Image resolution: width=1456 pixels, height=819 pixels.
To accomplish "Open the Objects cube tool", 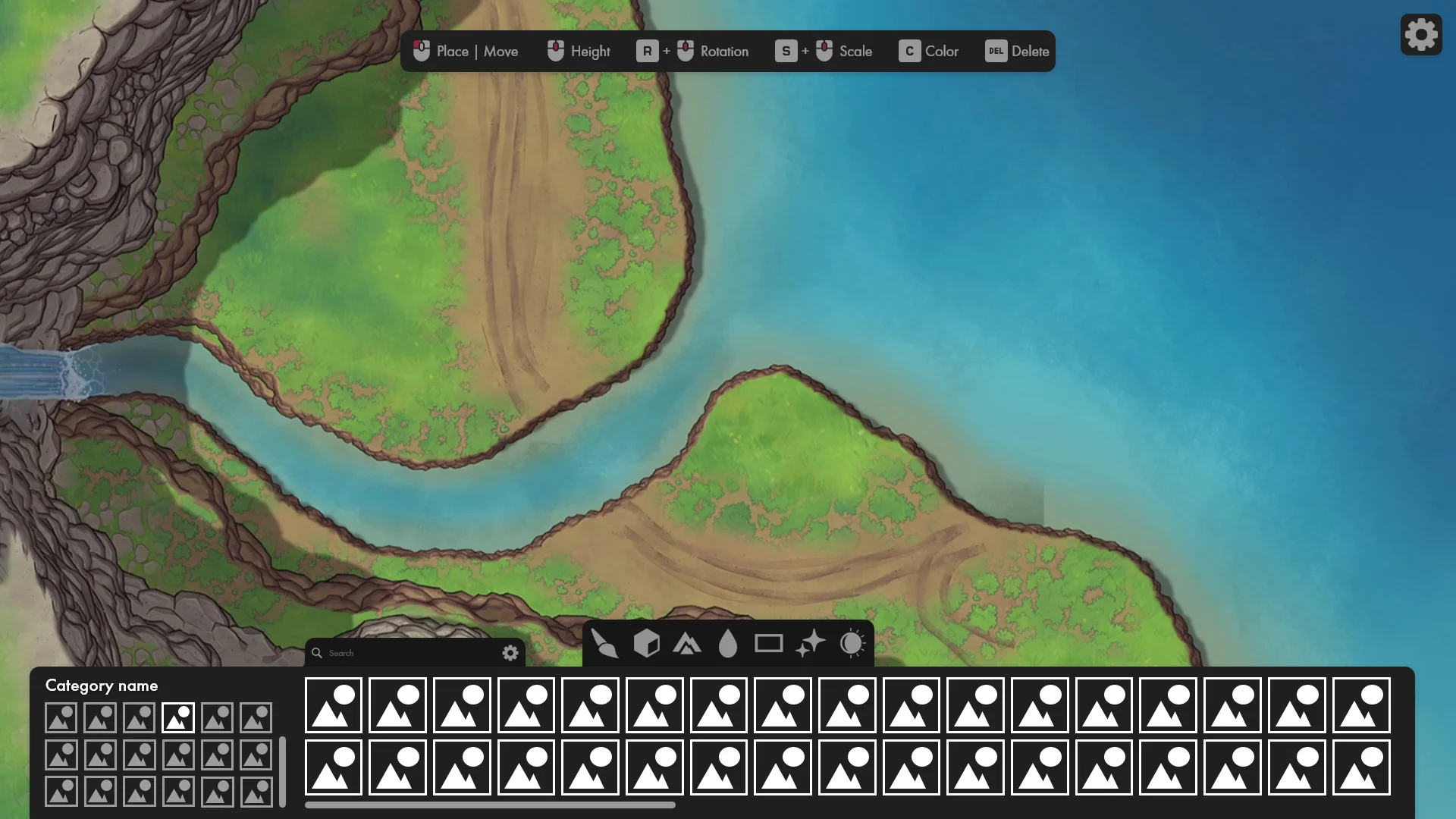I will coord(647,644).
